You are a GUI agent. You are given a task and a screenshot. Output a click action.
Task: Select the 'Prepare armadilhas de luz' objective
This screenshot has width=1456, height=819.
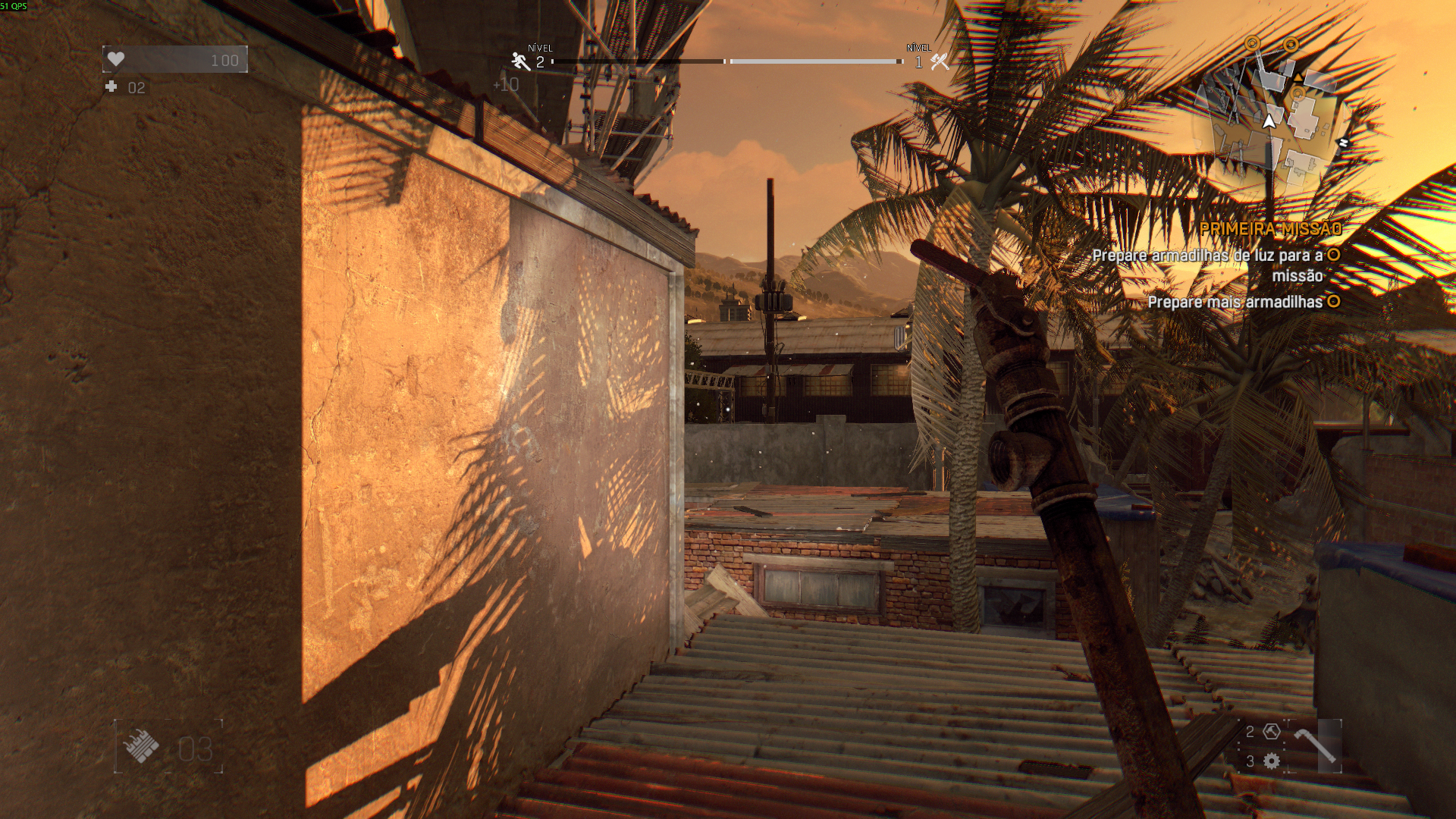pos(1207,256)
